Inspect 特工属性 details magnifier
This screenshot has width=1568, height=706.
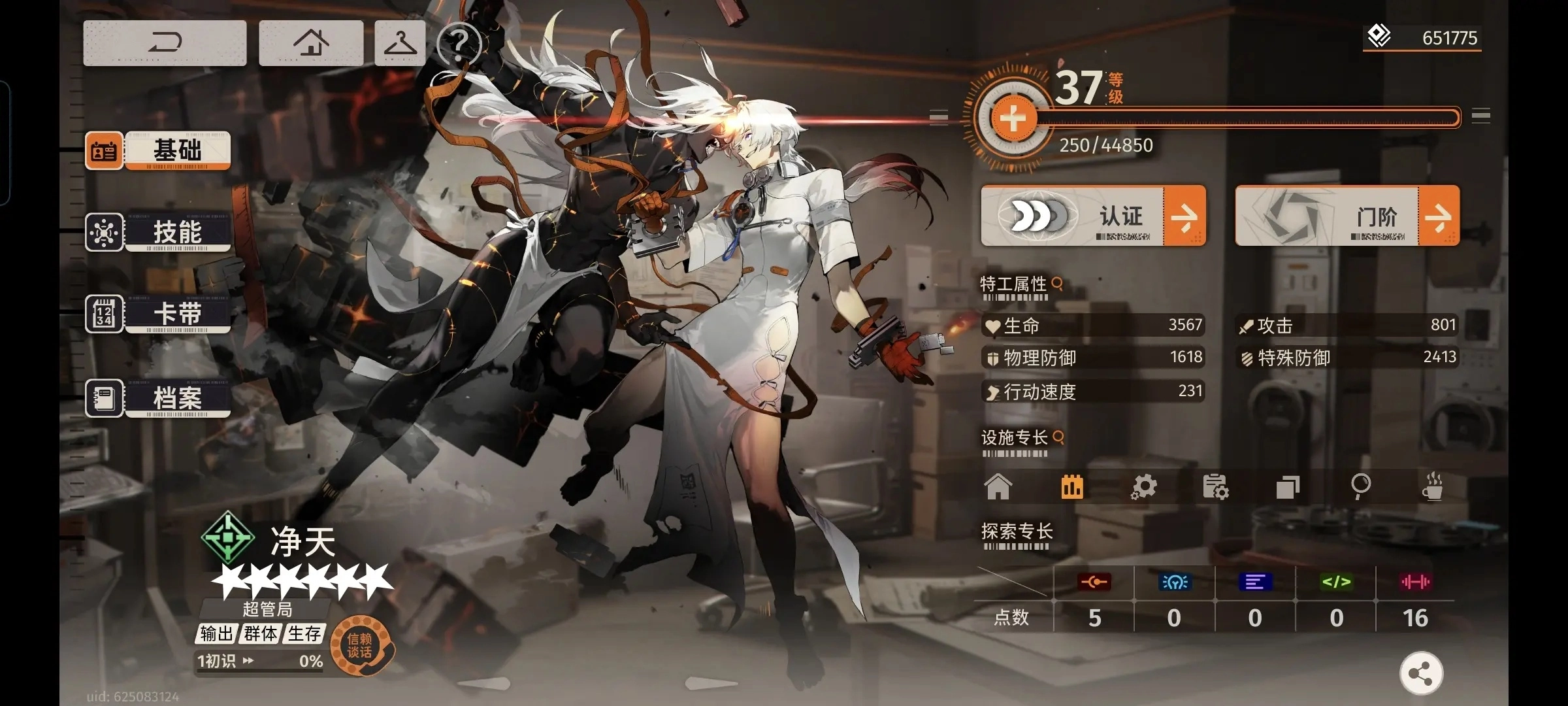coord(1058,284)
